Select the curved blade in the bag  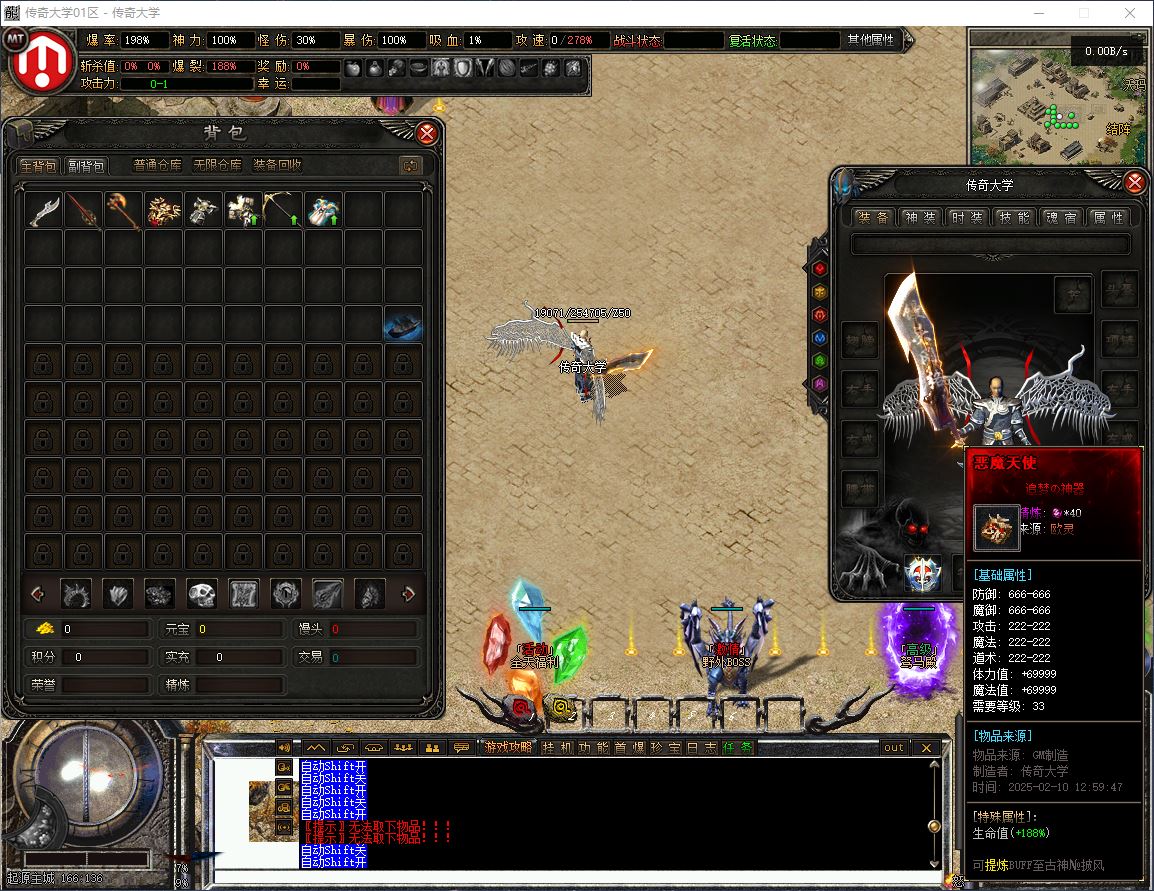click(44, 211)
